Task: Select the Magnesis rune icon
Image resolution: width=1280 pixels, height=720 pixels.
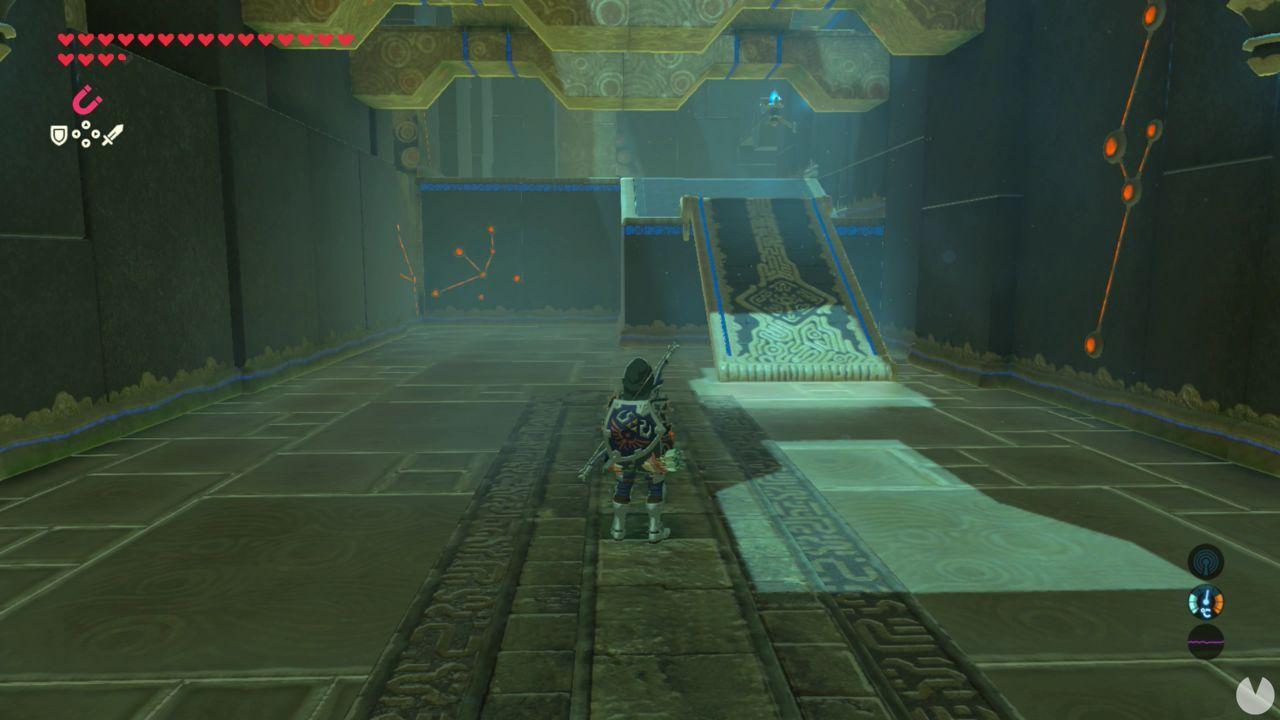Action: tap(88, 99)
